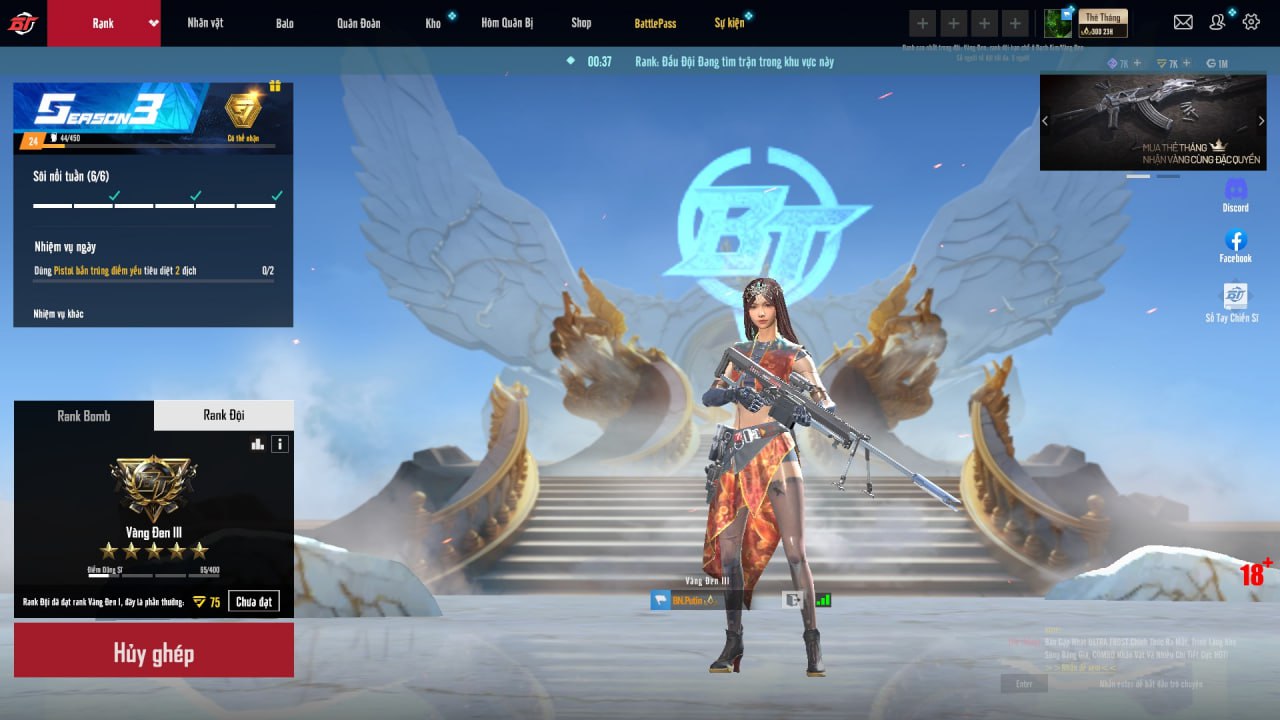This screenshot has width=1280, height=720.
Task: Visit the Shop
Action: (x=581, y=23)
